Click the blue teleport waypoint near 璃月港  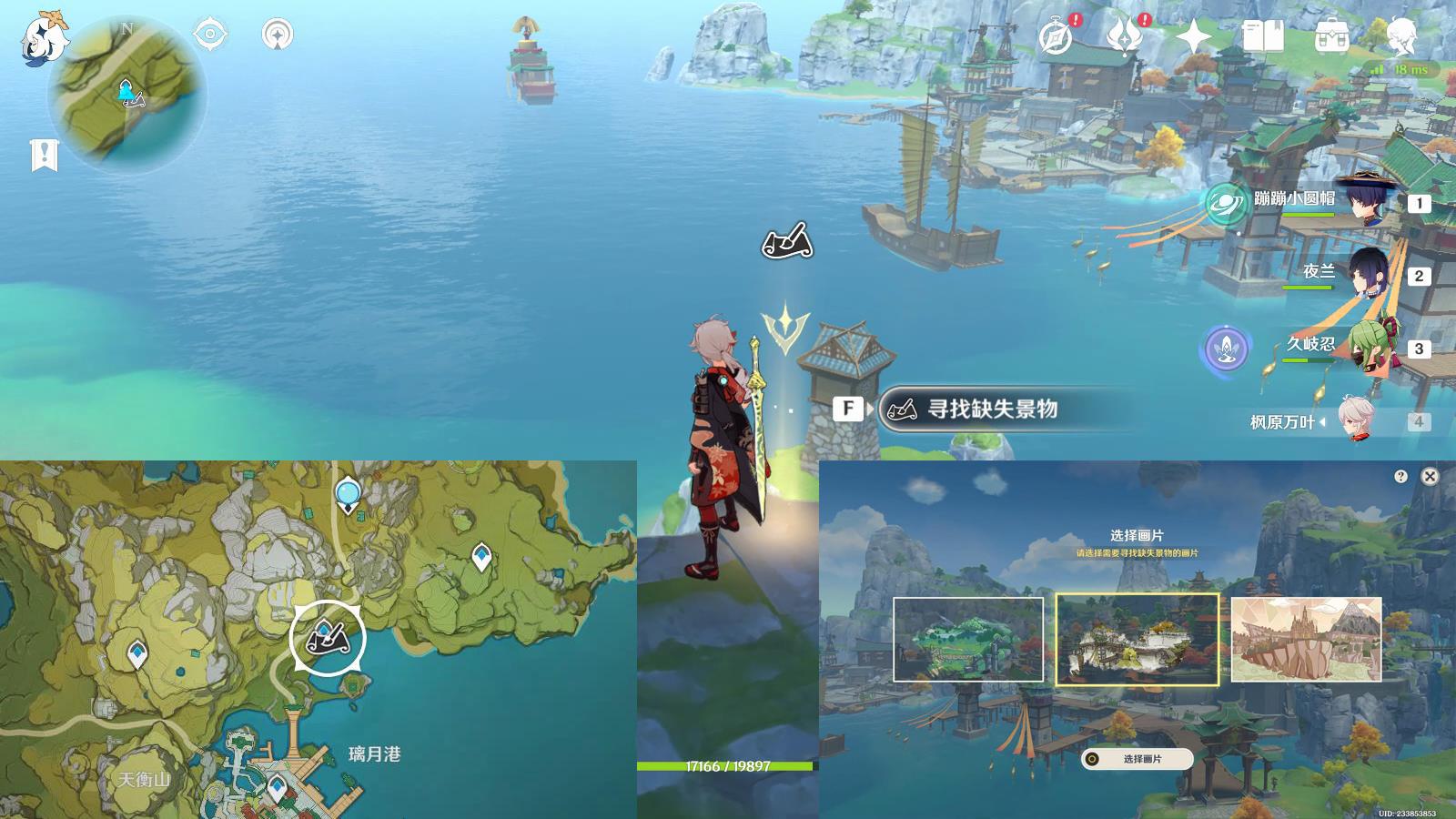275,783
